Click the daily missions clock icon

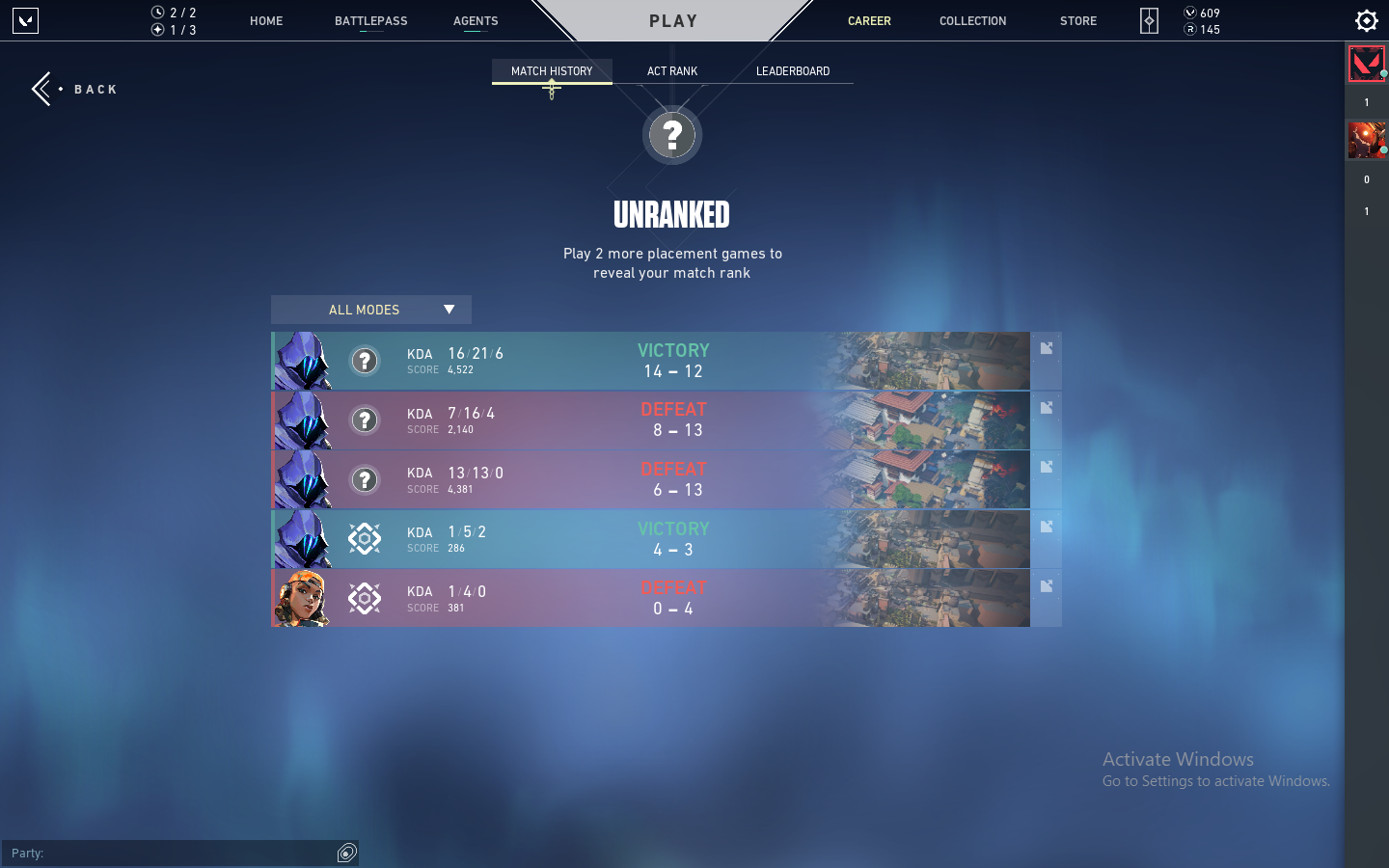(155, 12)
